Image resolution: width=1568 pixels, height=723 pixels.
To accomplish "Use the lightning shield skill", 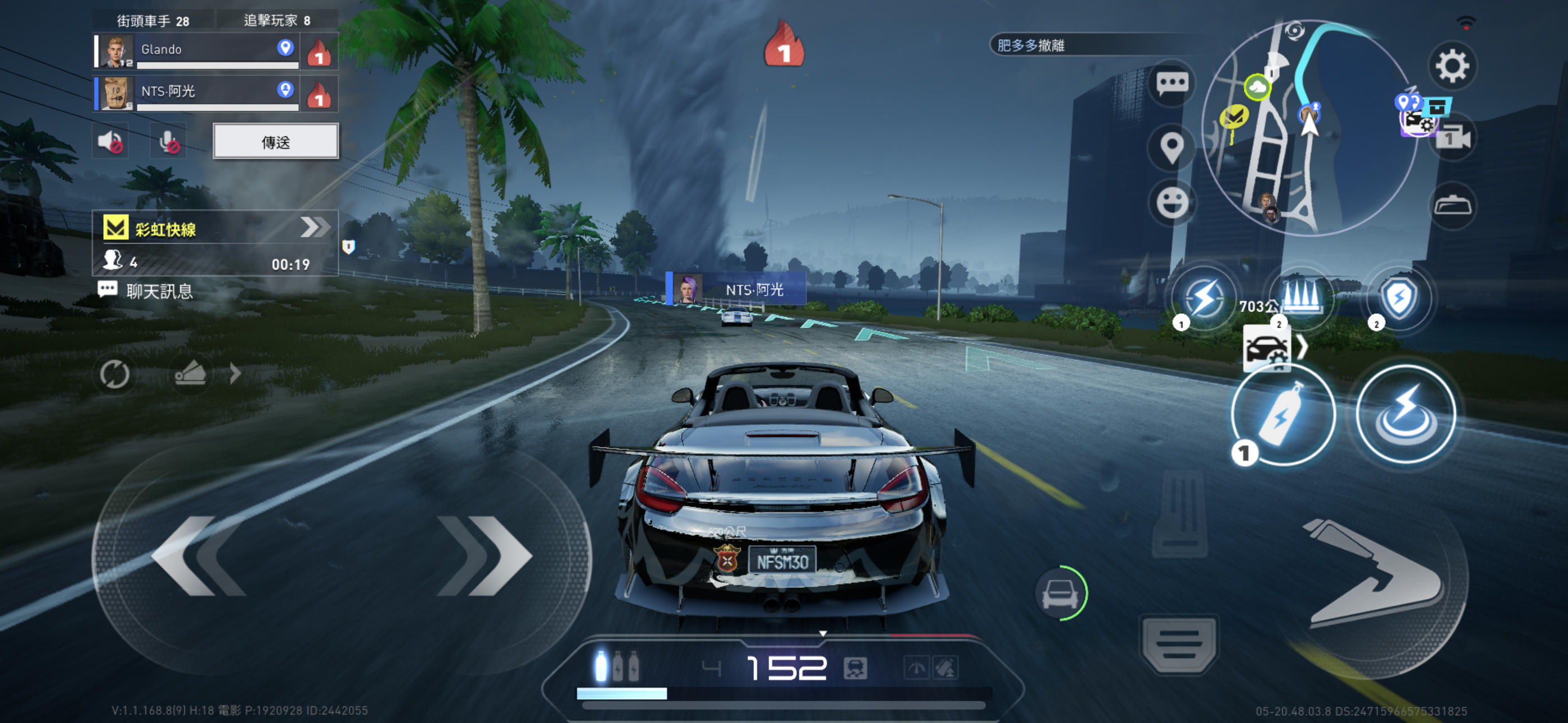I will 1399,298.
